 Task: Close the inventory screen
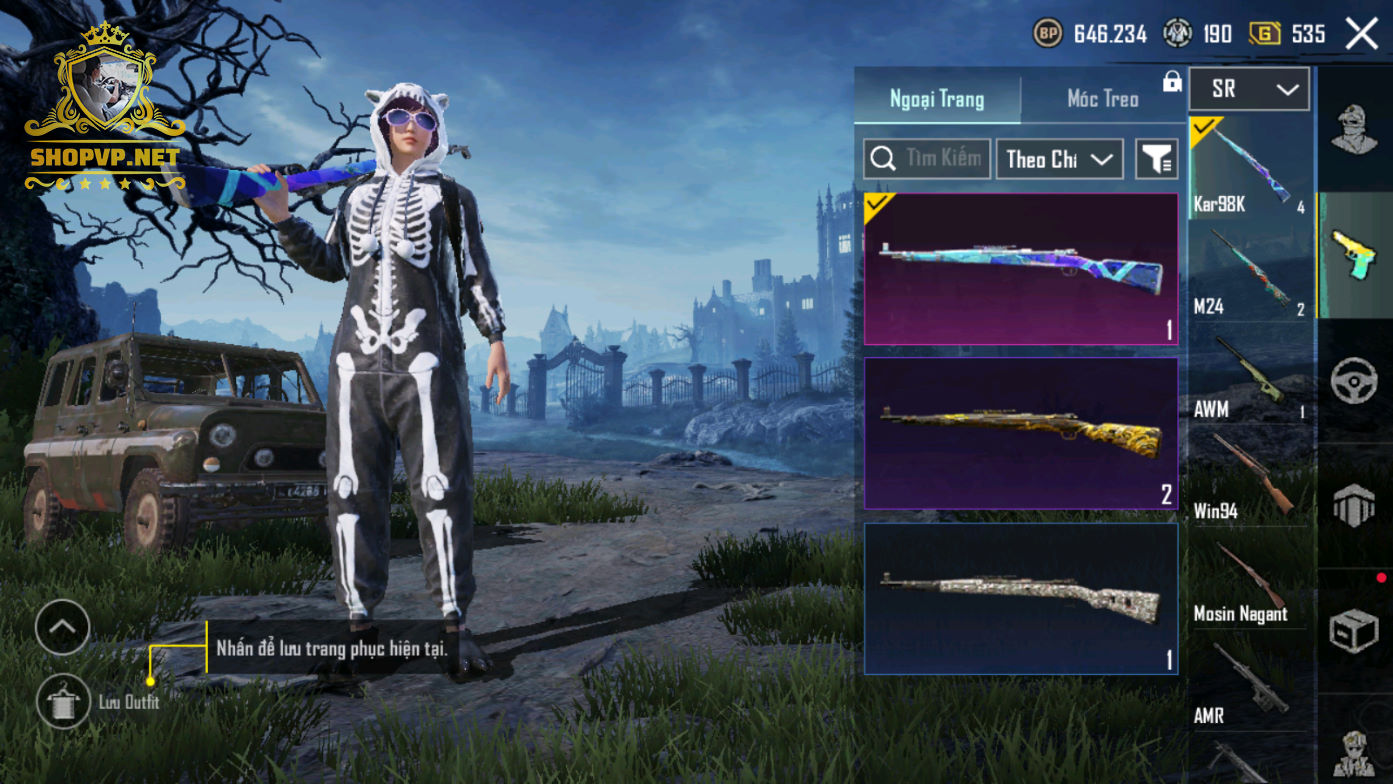tap(1361, 34)
